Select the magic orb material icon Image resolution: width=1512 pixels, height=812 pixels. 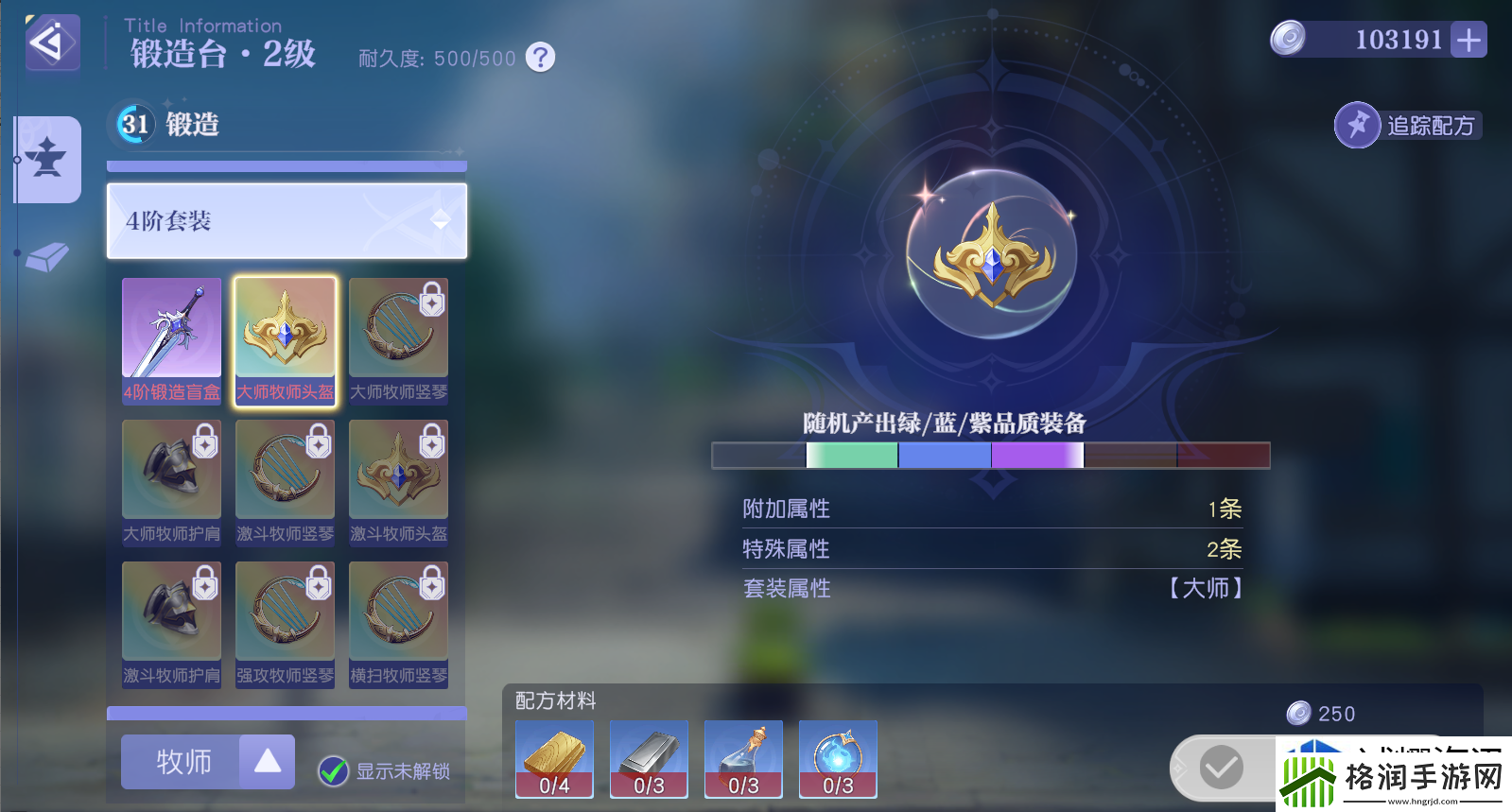point(837,756)
